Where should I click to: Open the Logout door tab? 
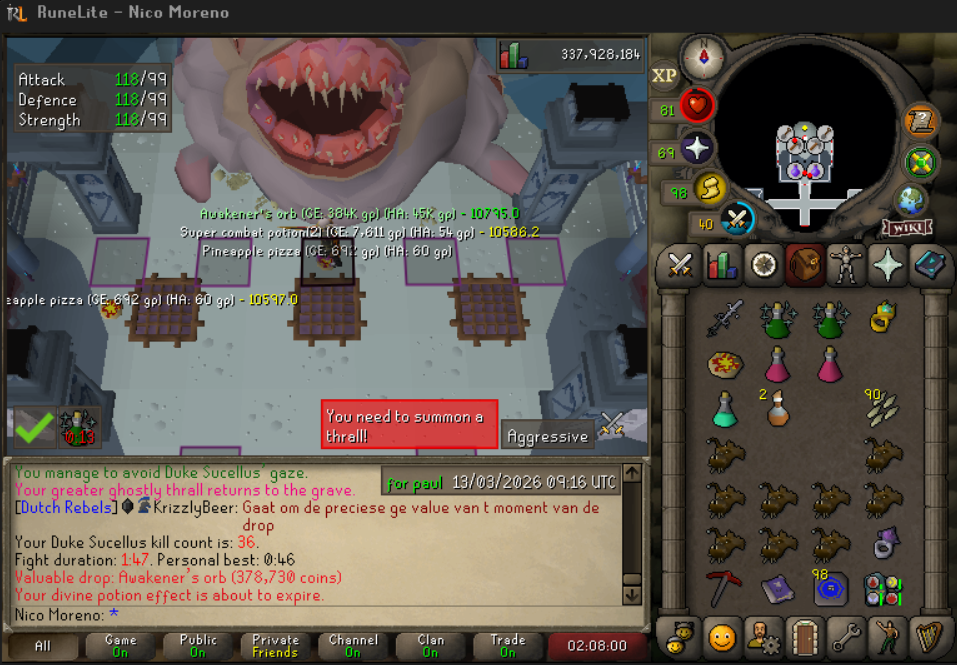coord(803,636)
